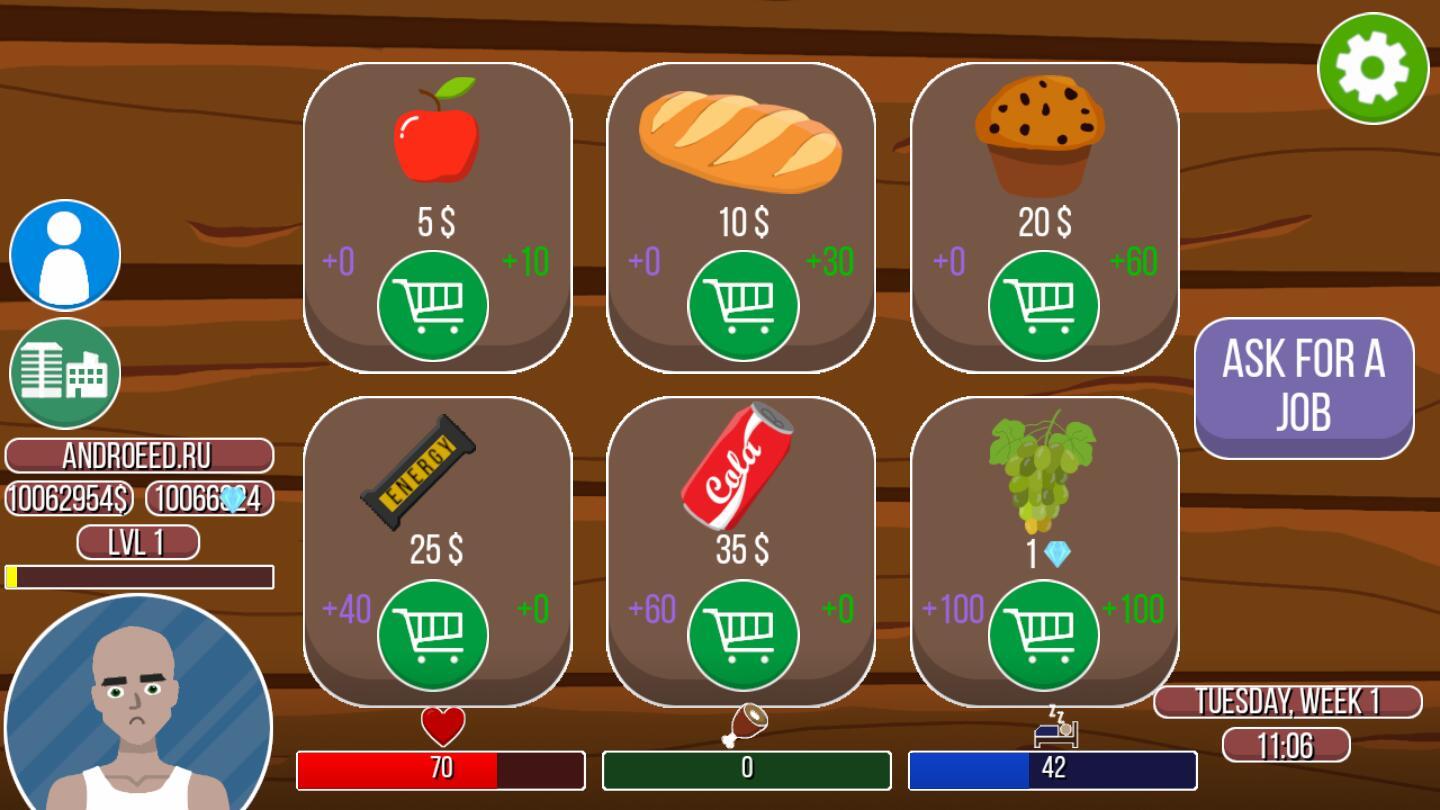Purchase the 10$ bread loaf
The height and width of the screenshot is (810, 1440).
743,306
